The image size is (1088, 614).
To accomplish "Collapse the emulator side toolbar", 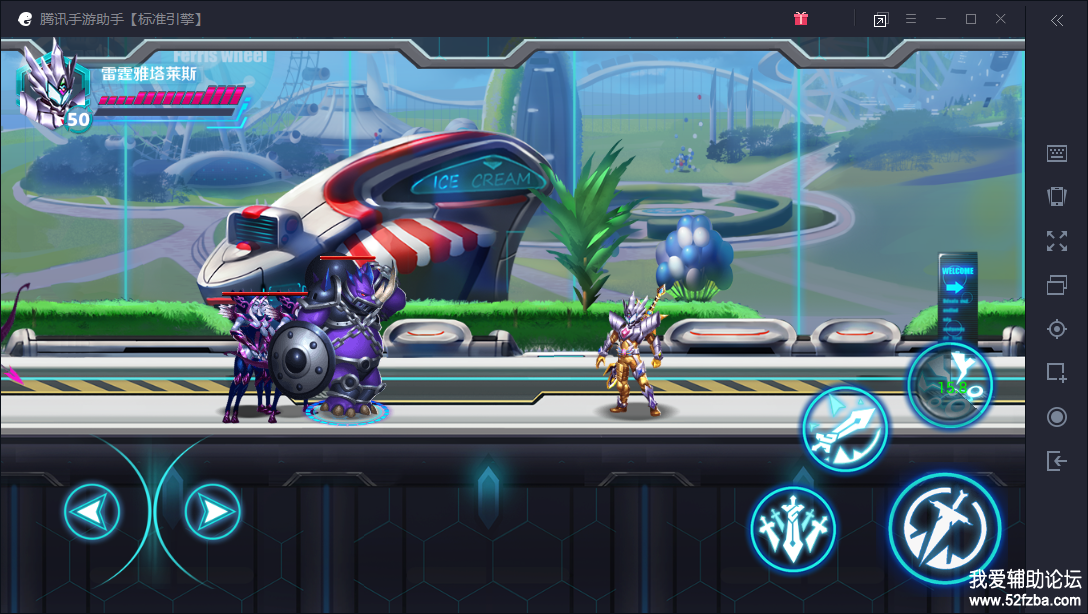I will pos(1057,19).
